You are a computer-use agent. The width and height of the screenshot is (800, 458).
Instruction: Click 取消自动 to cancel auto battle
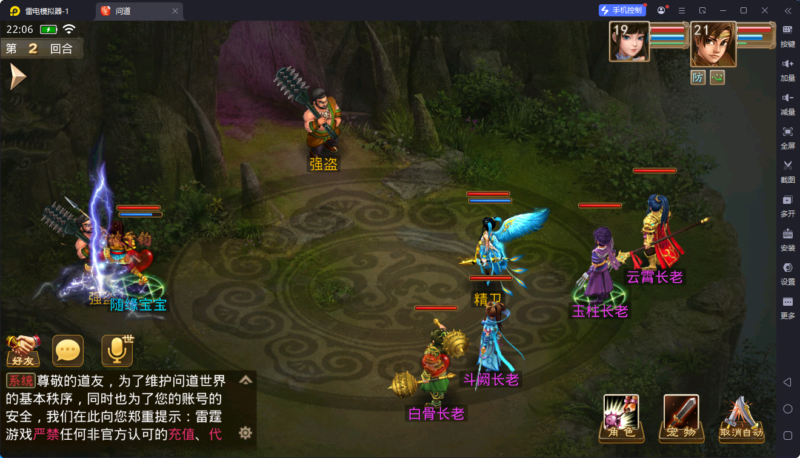pos(741,418)
